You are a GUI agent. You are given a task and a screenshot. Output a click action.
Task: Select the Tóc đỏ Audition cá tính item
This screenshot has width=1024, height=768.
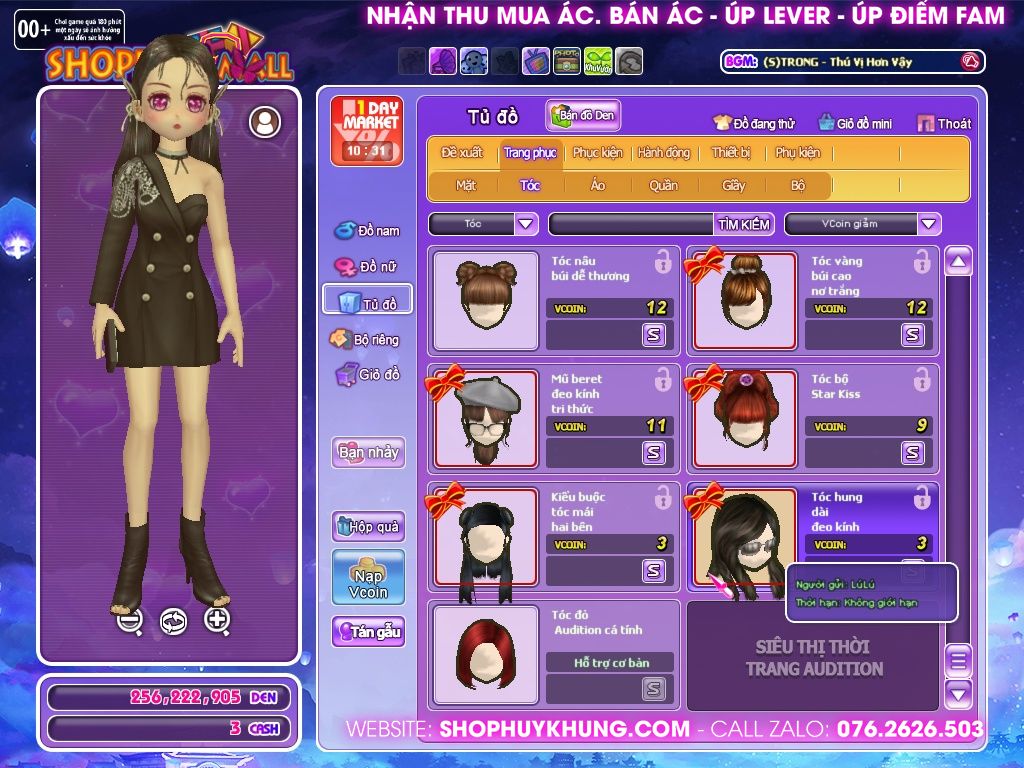tap(485, 654)
